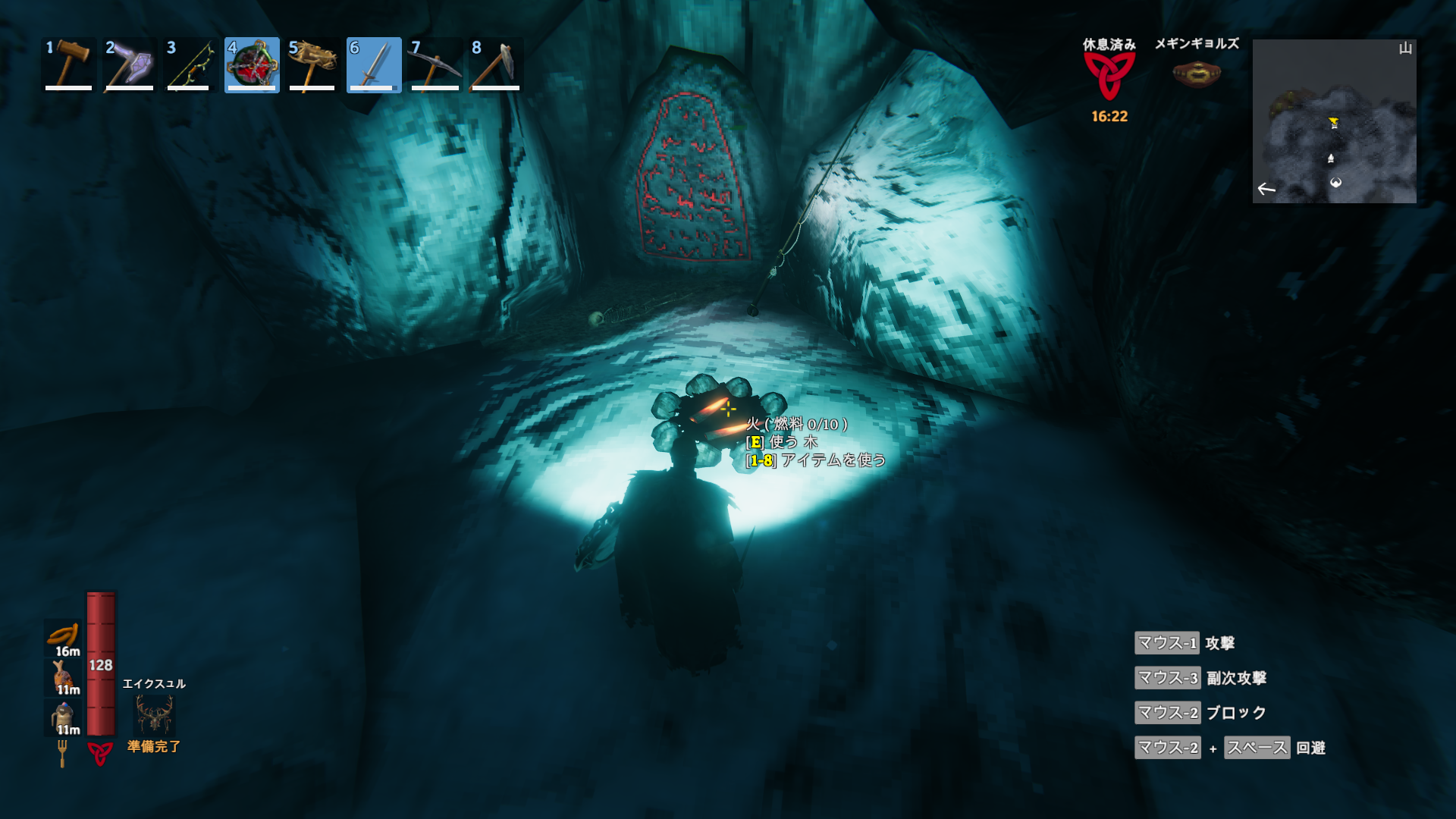Equip the crystal battleaxe in slot 2
1456x819 pixels.
point(130,65)
